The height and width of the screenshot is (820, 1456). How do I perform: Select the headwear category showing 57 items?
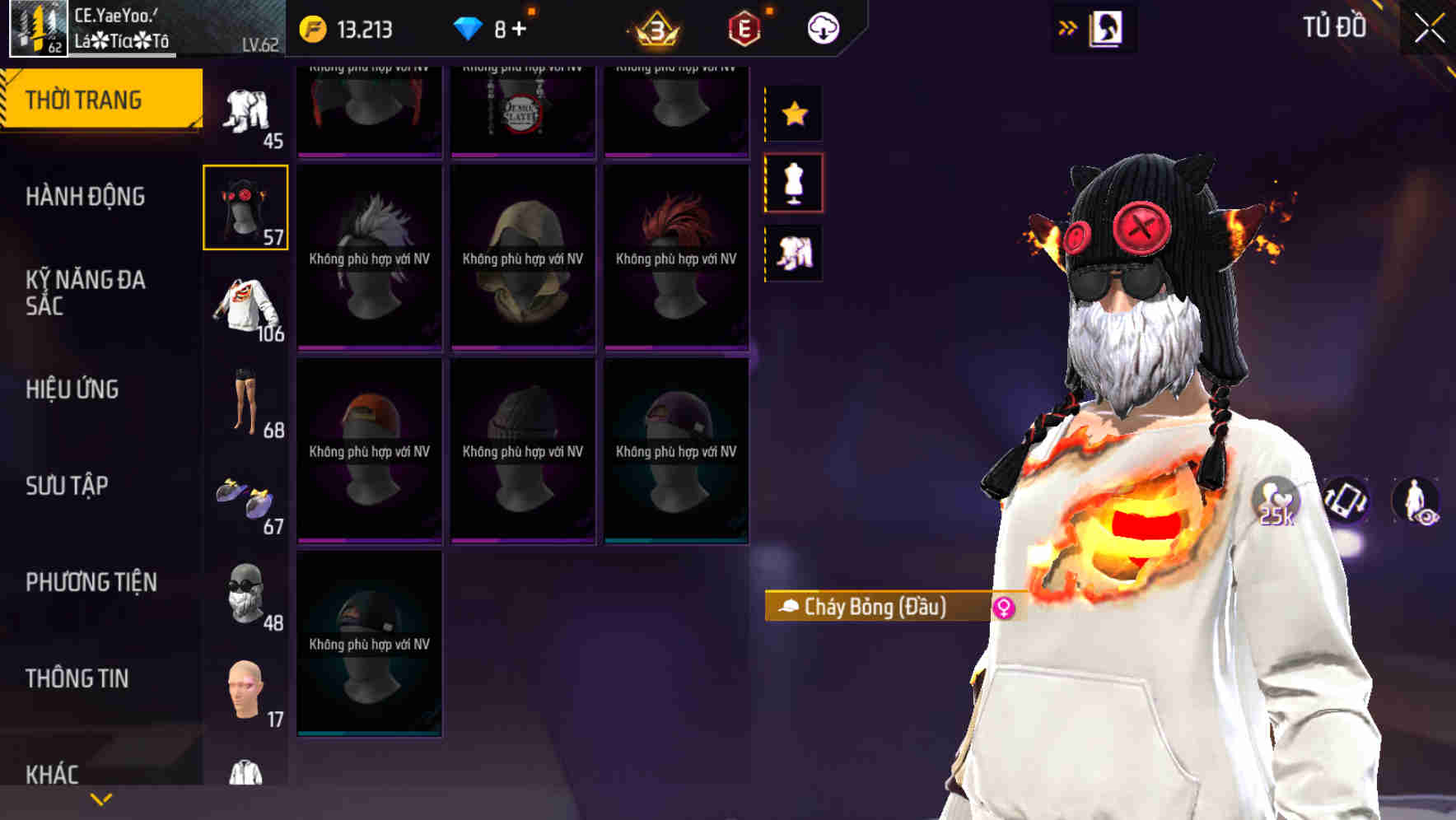click(244, 206)
